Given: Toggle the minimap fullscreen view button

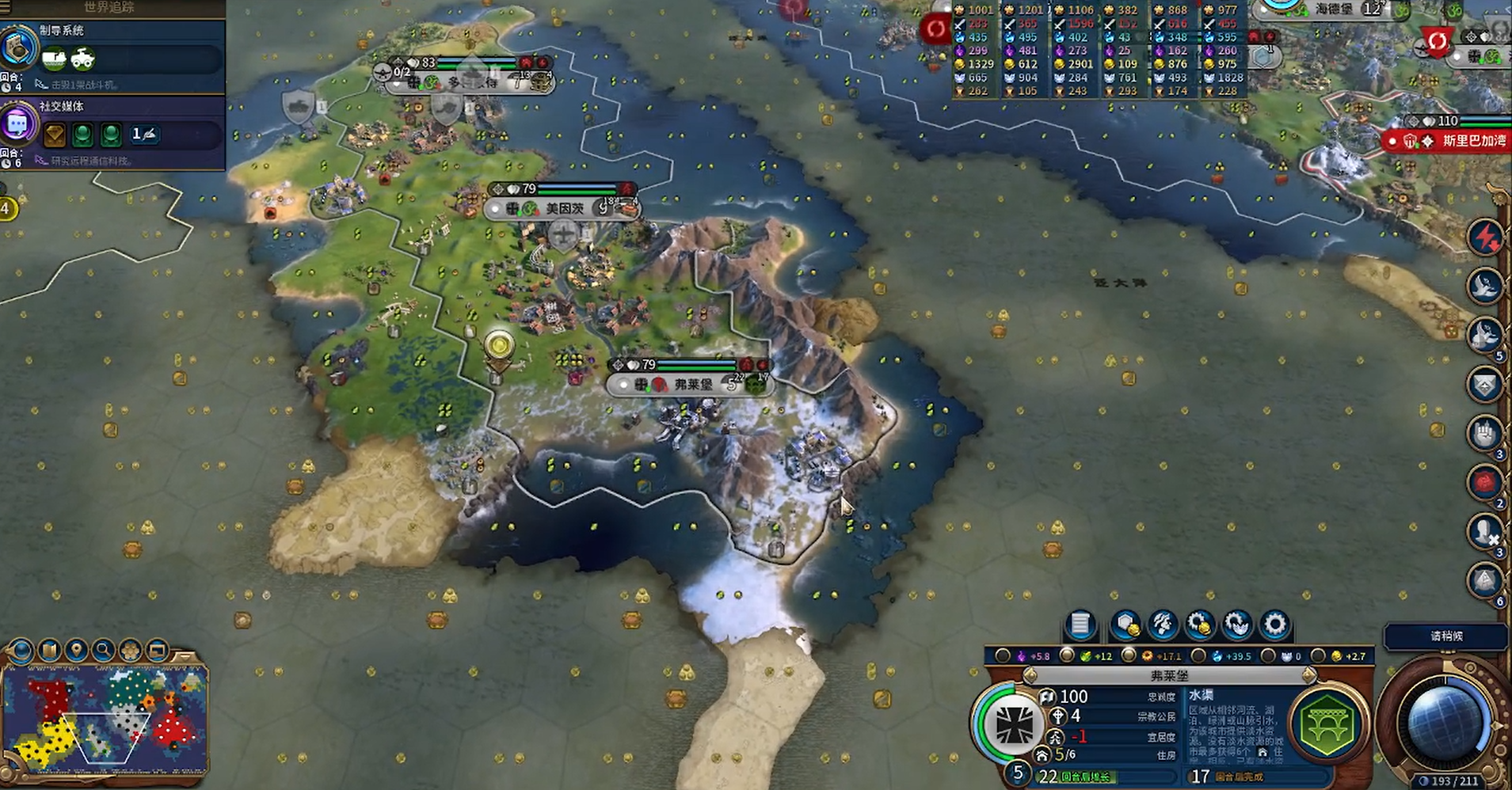Looking at the screenshot, I should (158, 651).
